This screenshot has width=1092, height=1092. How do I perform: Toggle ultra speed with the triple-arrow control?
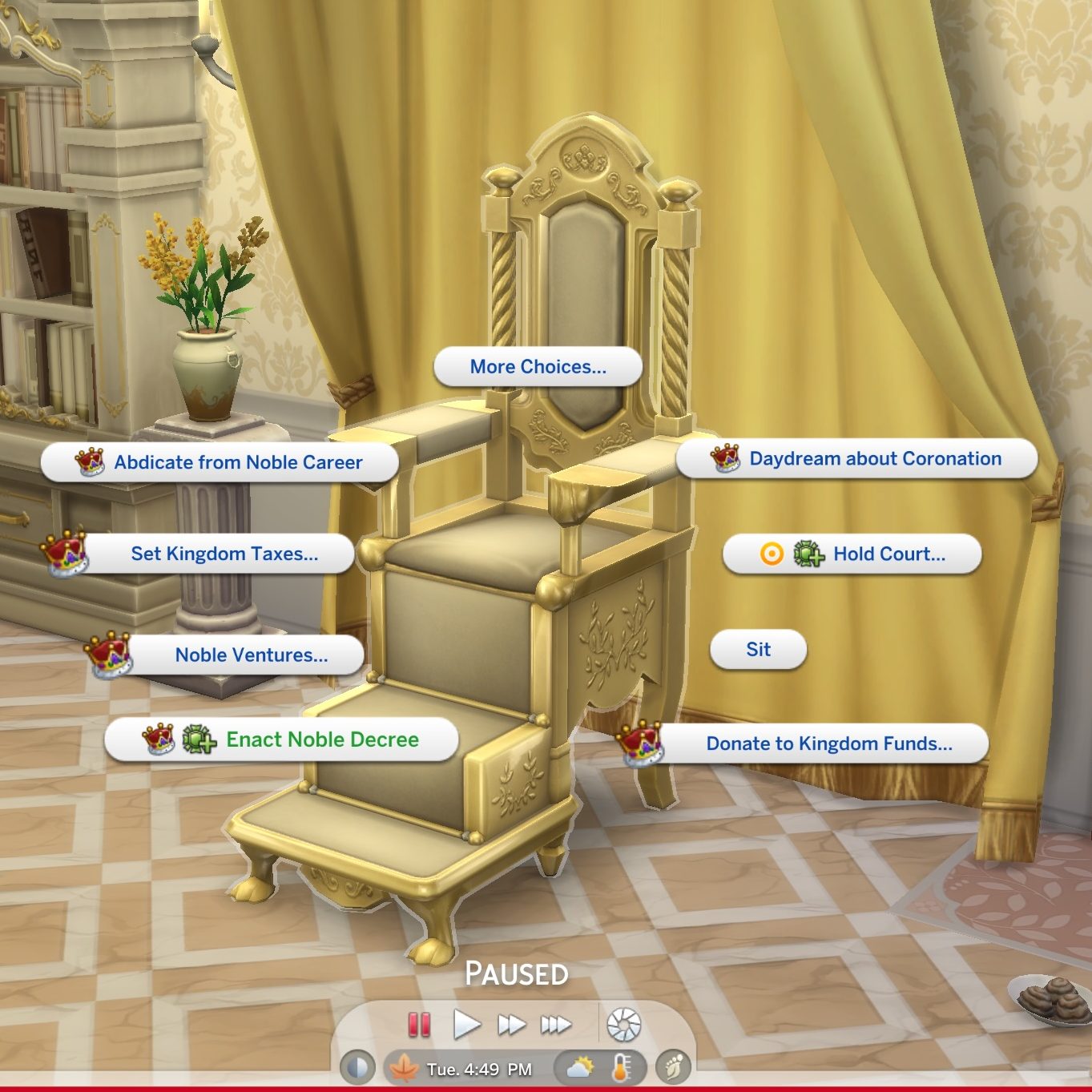point(558,1022)
